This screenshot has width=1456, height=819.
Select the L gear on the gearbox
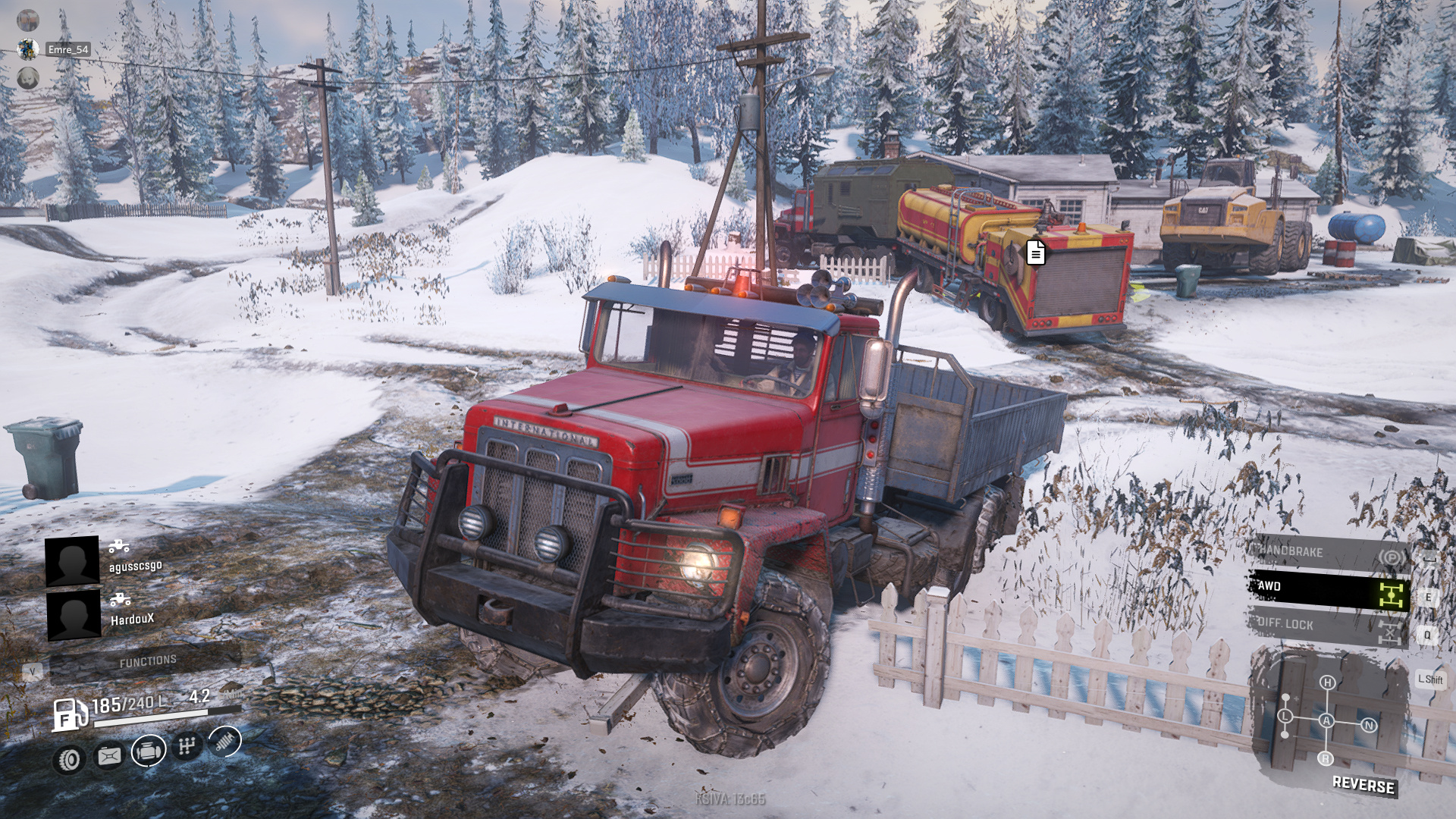[x=1285, y=716]
